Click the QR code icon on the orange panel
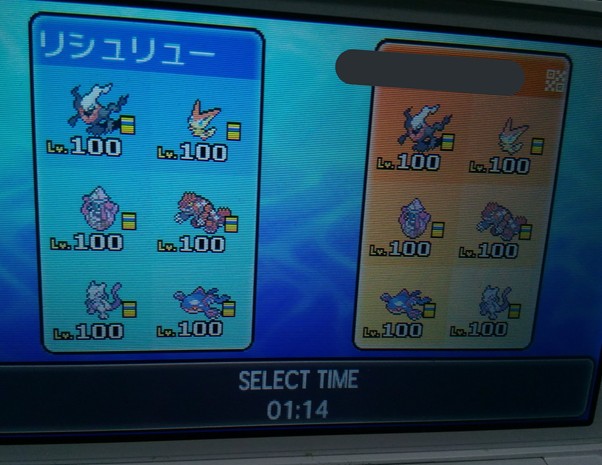This screenshot has width=602, height=465. (x=556, y=81)
